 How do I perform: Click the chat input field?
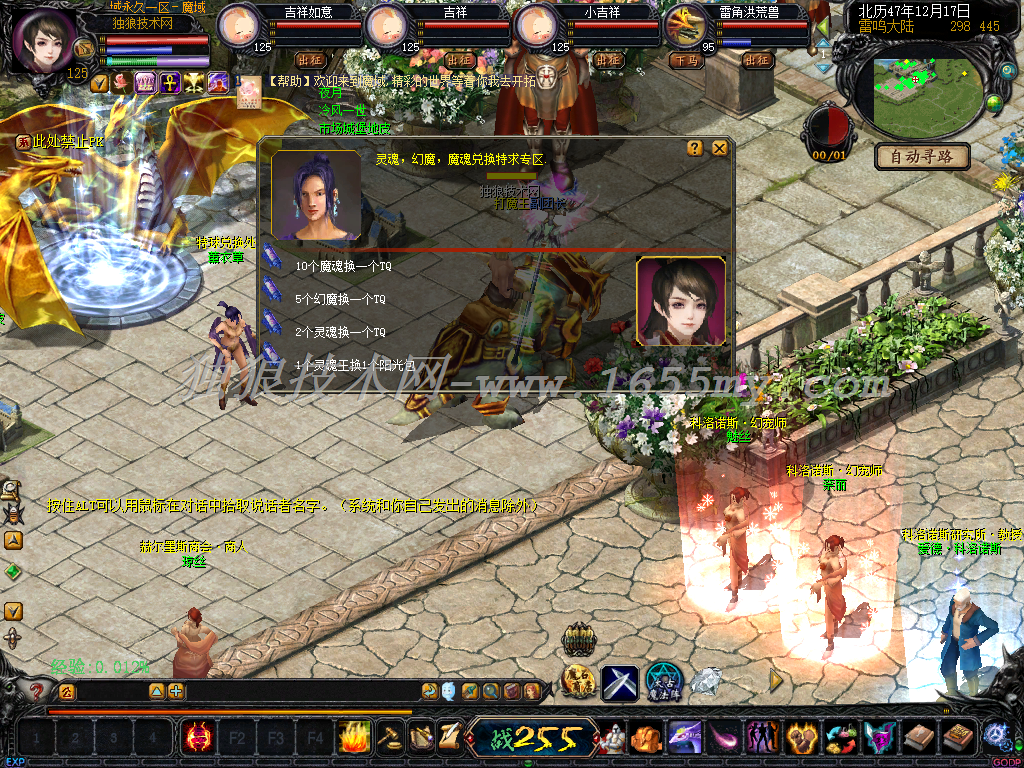click(110, 691)
